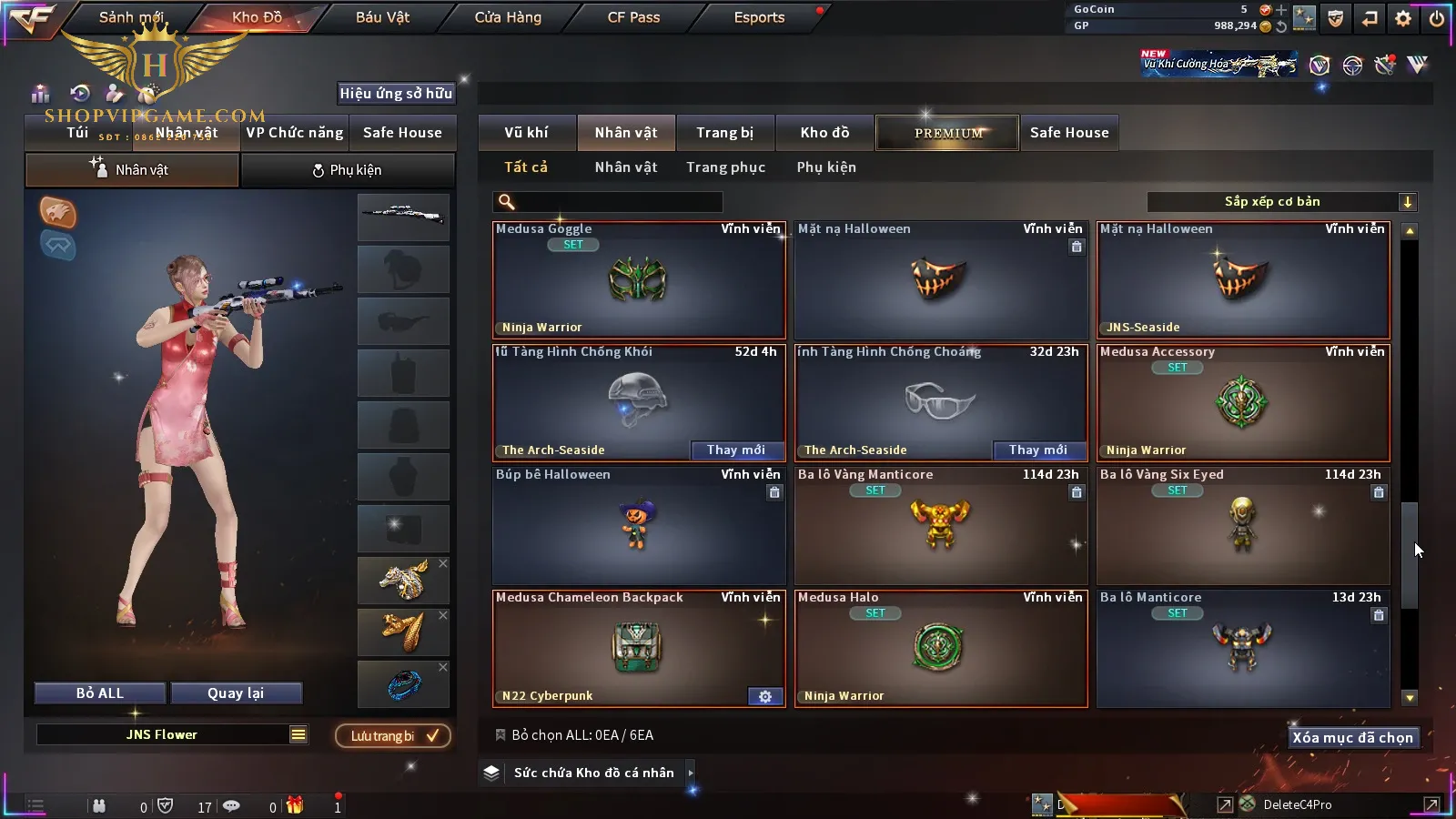
Task: Go to the CF Pass page
Action: [633, 17]
